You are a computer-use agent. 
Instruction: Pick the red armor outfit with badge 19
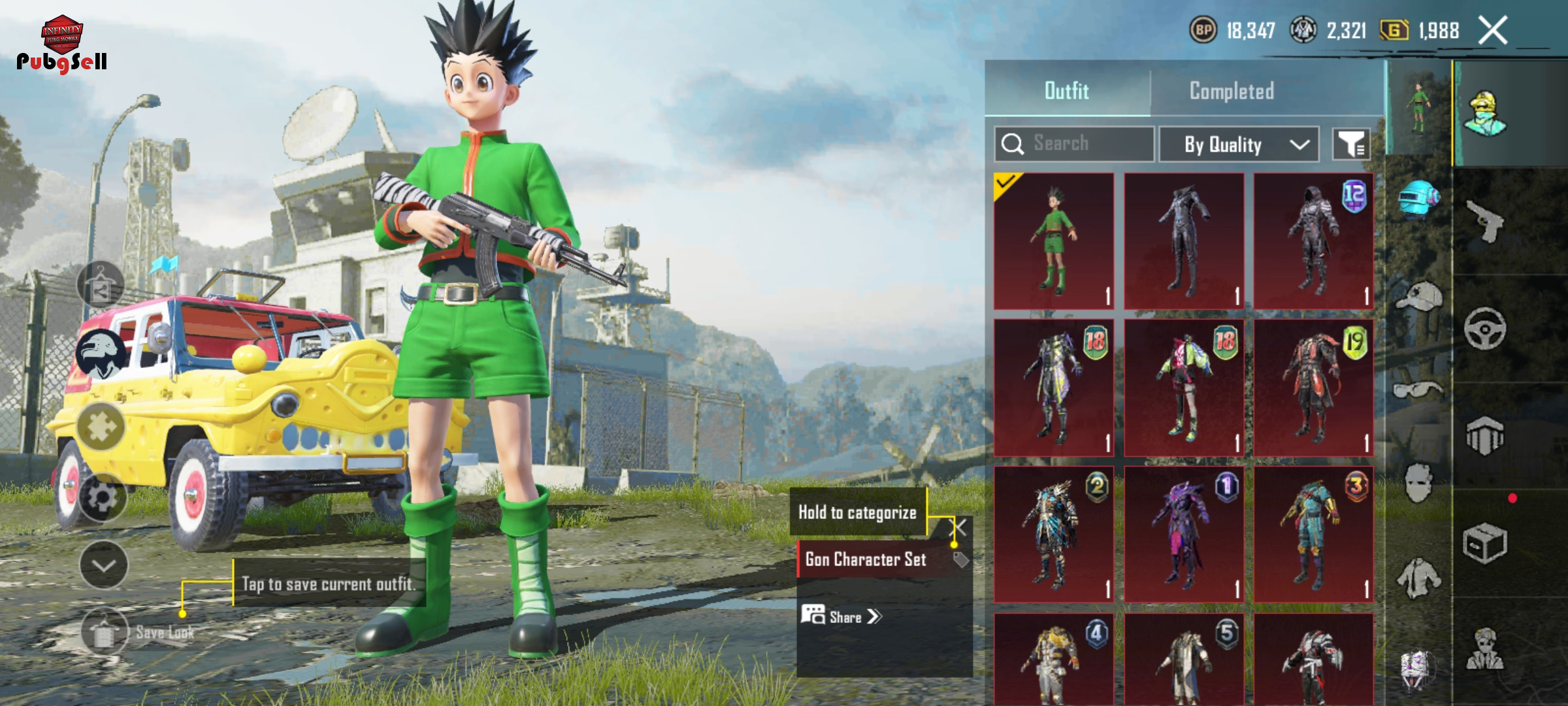(1313, 388)
